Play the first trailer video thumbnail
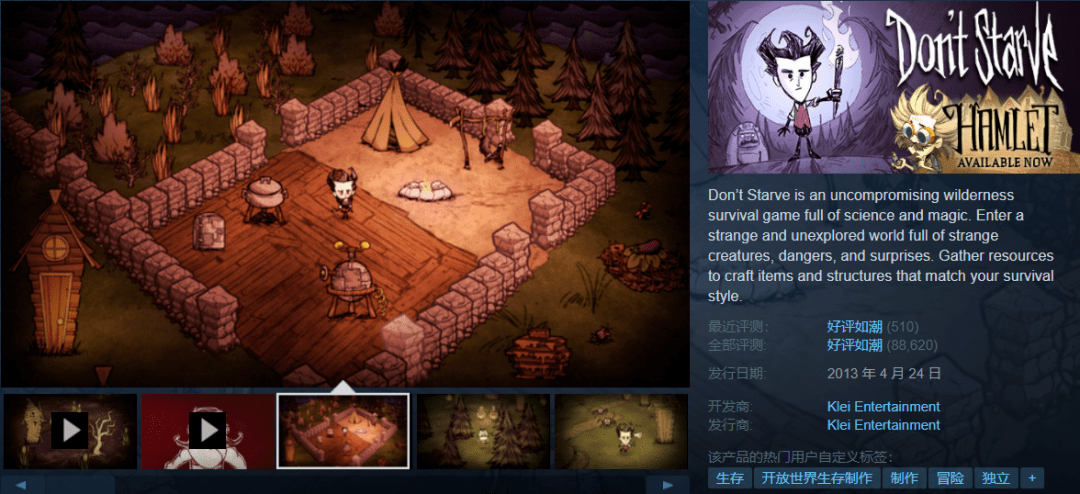Screen dimensions: 1080x494 click(x=70, y=431)
